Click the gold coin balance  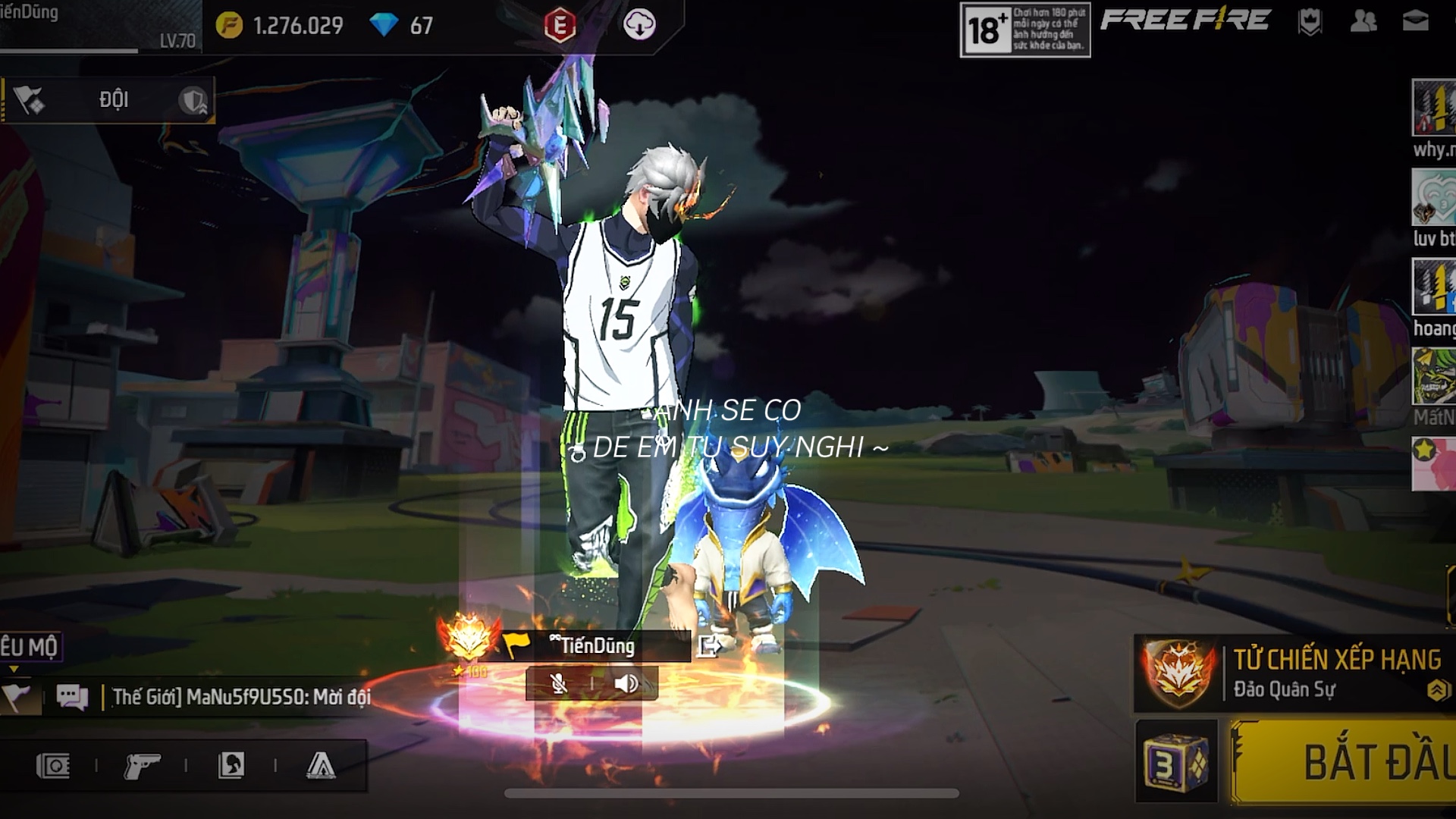[x=281, y=26]
